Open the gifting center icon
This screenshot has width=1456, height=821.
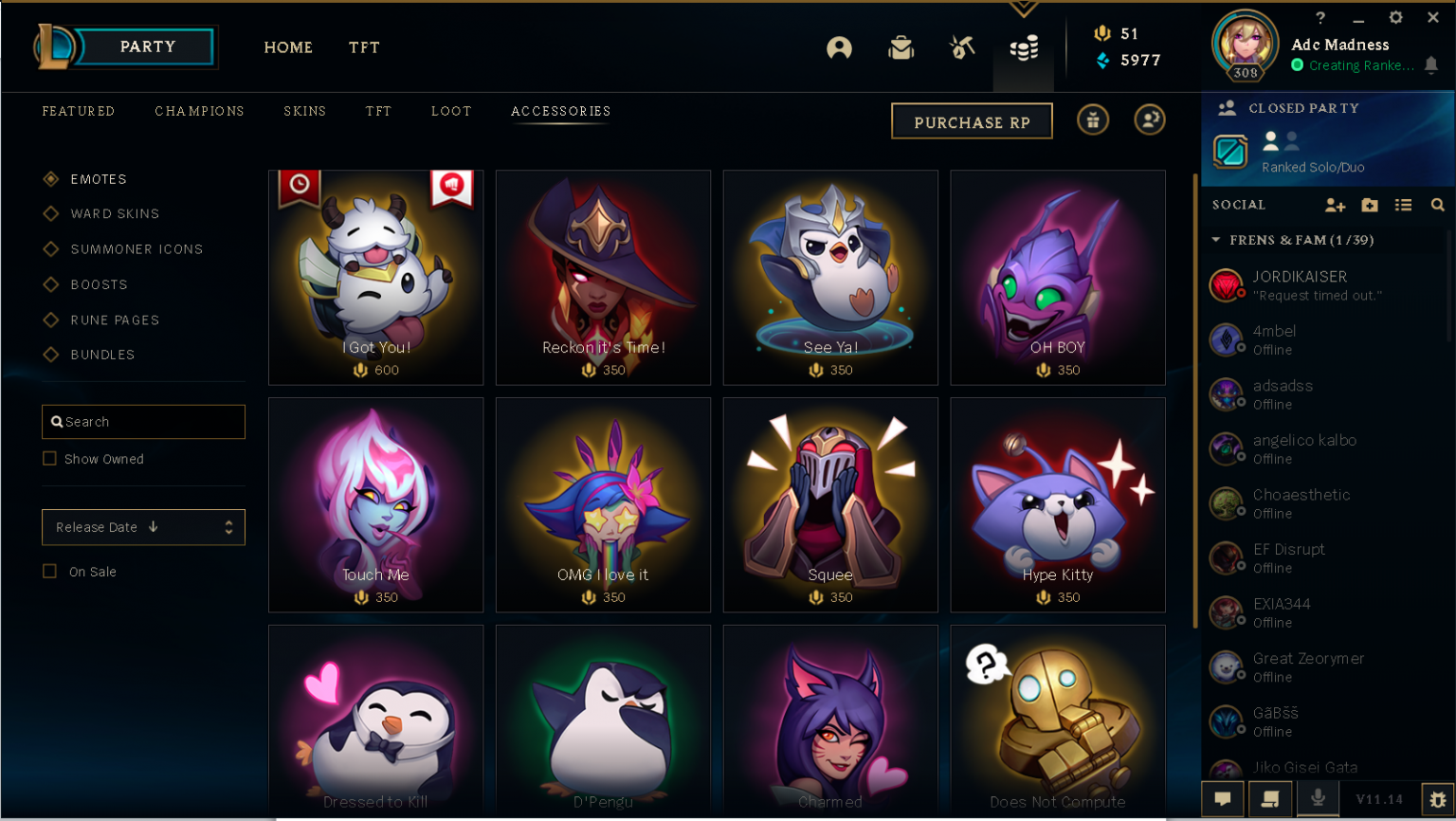1149,120
